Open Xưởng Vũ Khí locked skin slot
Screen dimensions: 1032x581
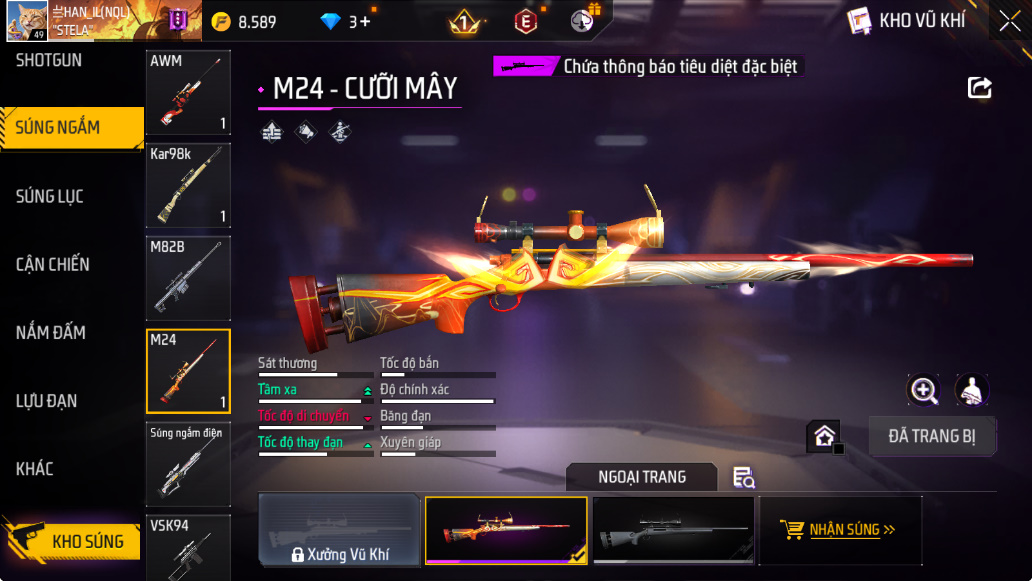pyautogui.click(x=339, y=530)
